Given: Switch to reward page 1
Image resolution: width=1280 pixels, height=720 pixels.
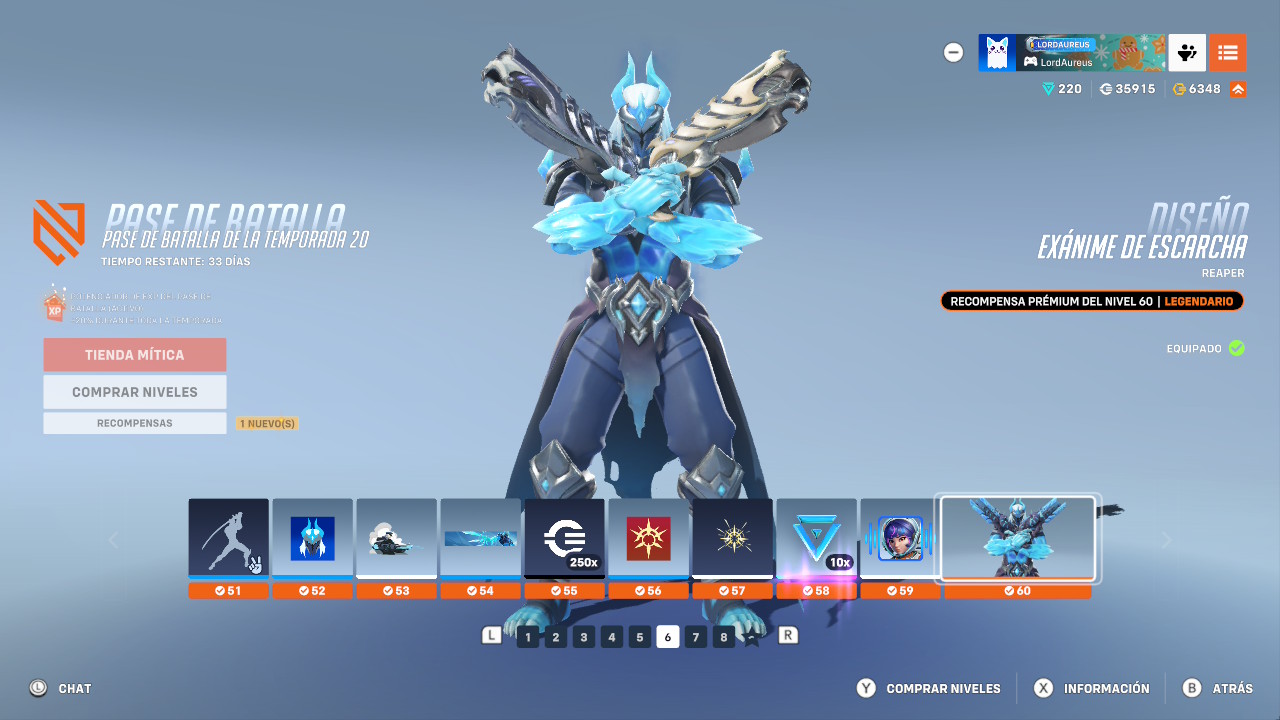Looking at the screenshot, I should click(x=527, y=636).
